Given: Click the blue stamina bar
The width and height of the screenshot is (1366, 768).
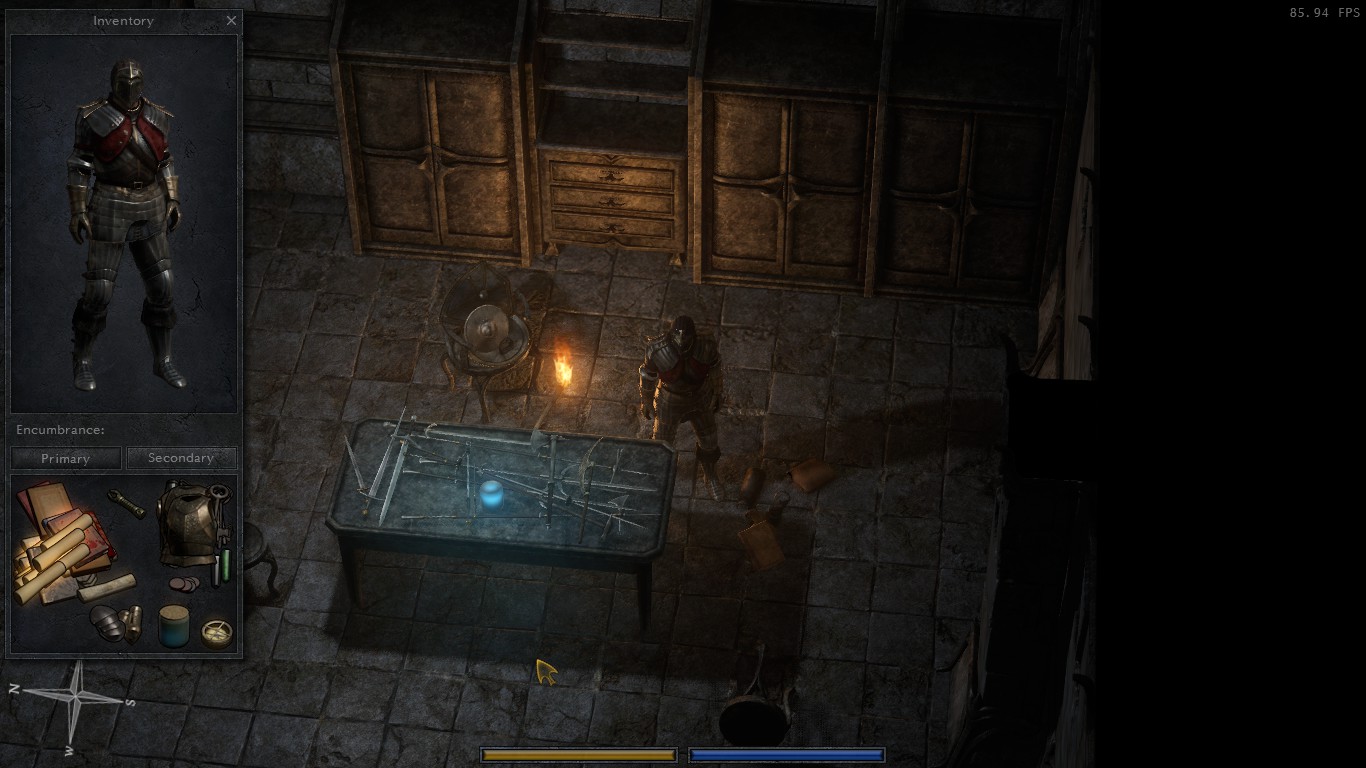Looking at the screenshot, I should [786, 755].
